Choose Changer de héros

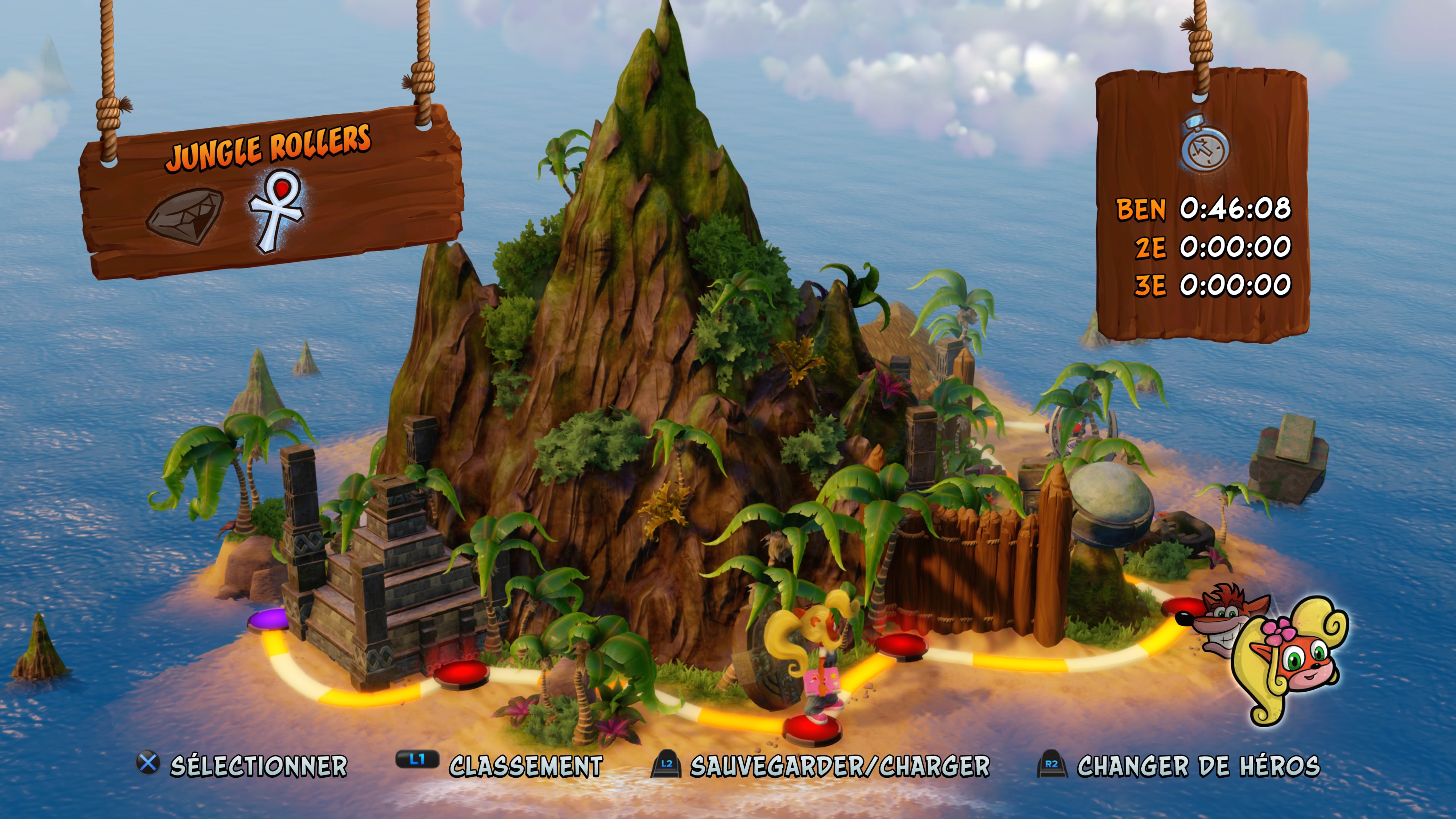tap(1198, 766)
